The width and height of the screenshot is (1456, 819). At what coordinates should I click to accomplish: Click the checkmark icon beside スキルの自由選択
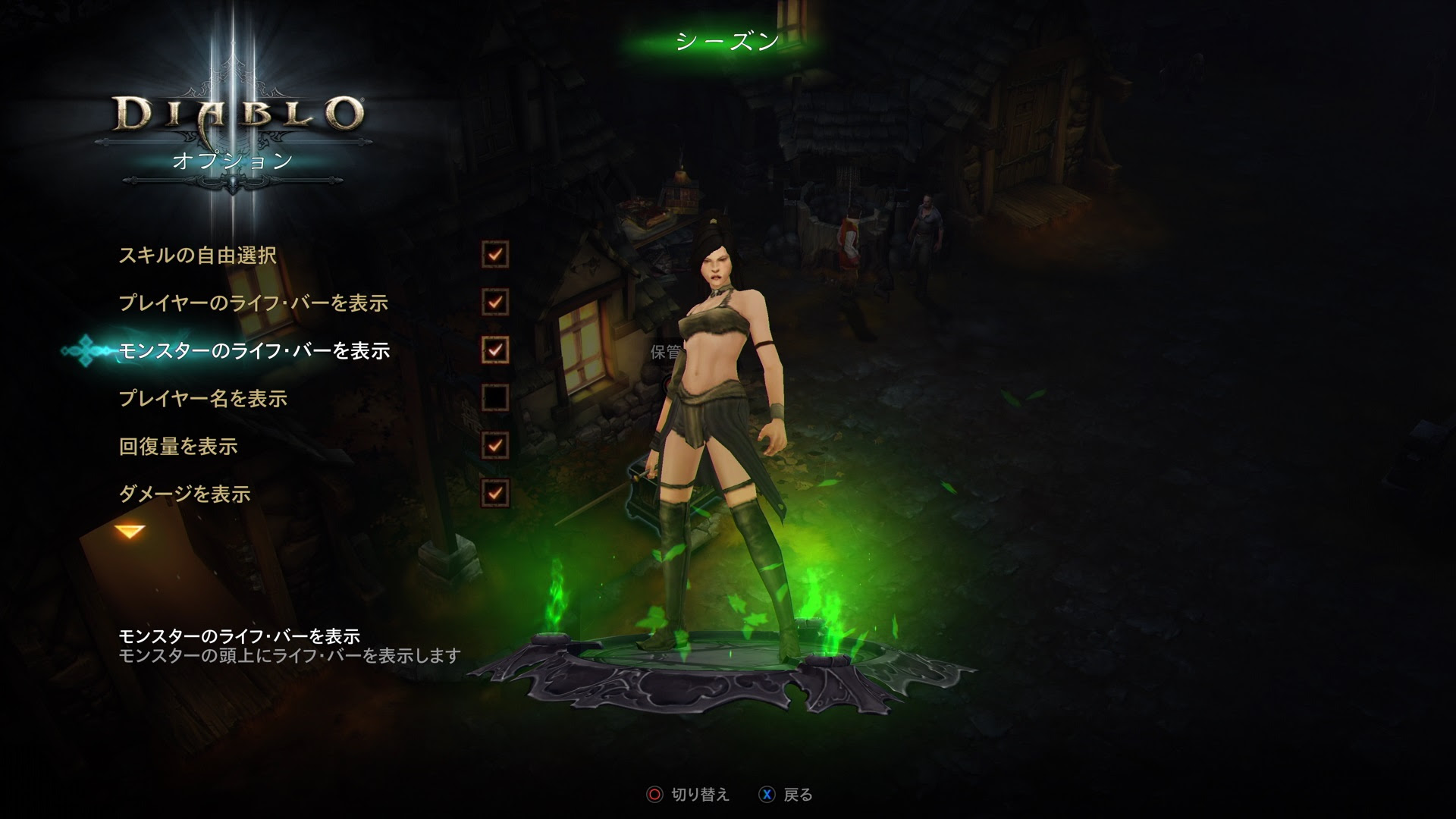pyautogui.click(x=494, y=256)
